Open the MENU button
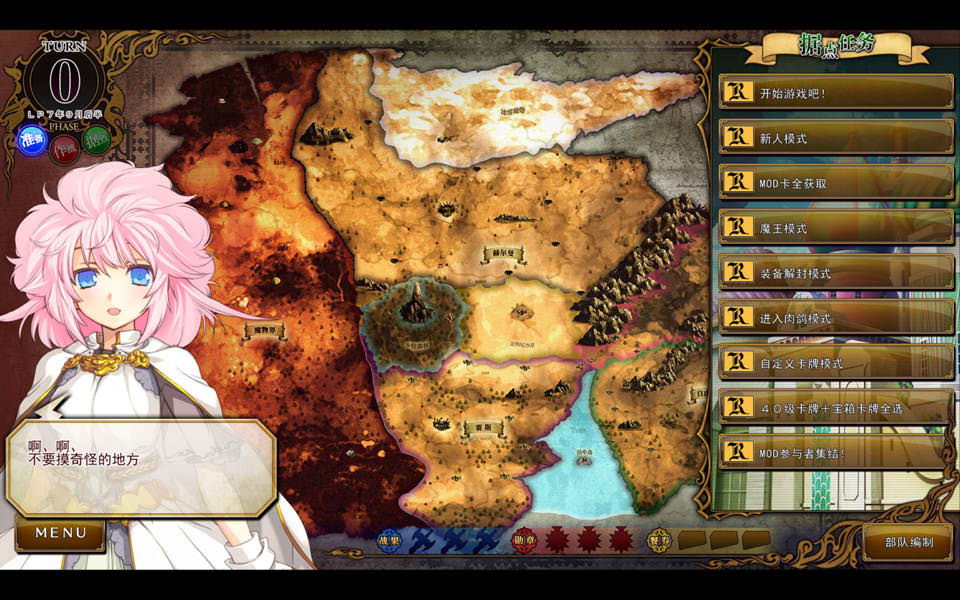Image resolution: width=960 pixels, height=600 pixels. 61,534
